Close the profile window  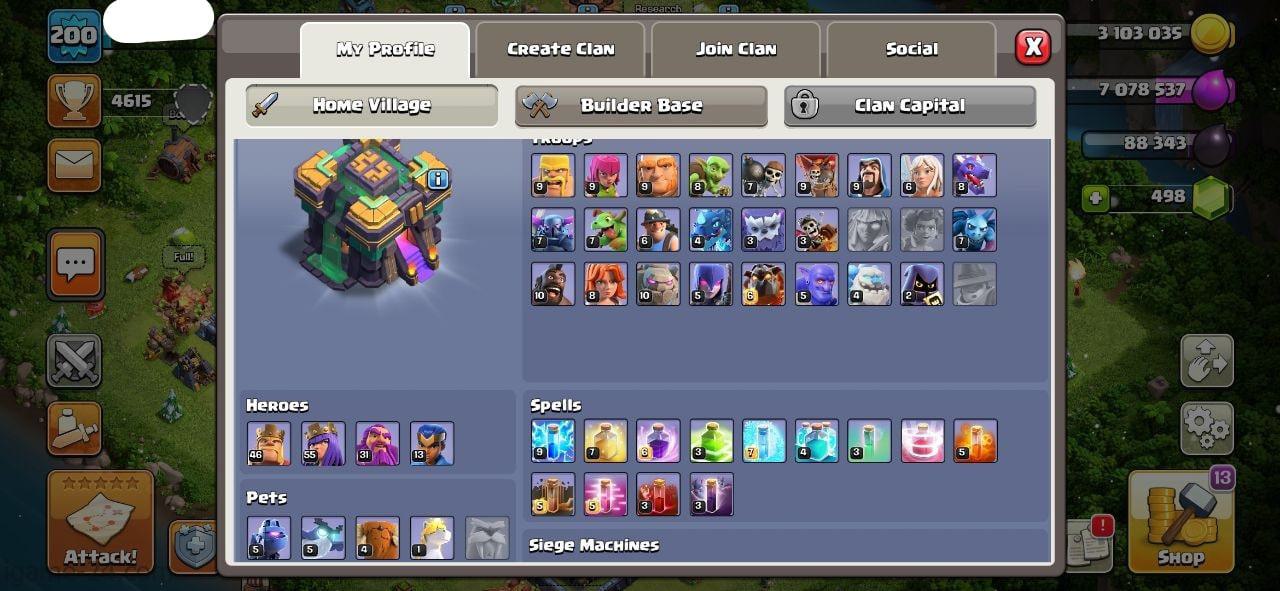click(x=1033, y=46)
